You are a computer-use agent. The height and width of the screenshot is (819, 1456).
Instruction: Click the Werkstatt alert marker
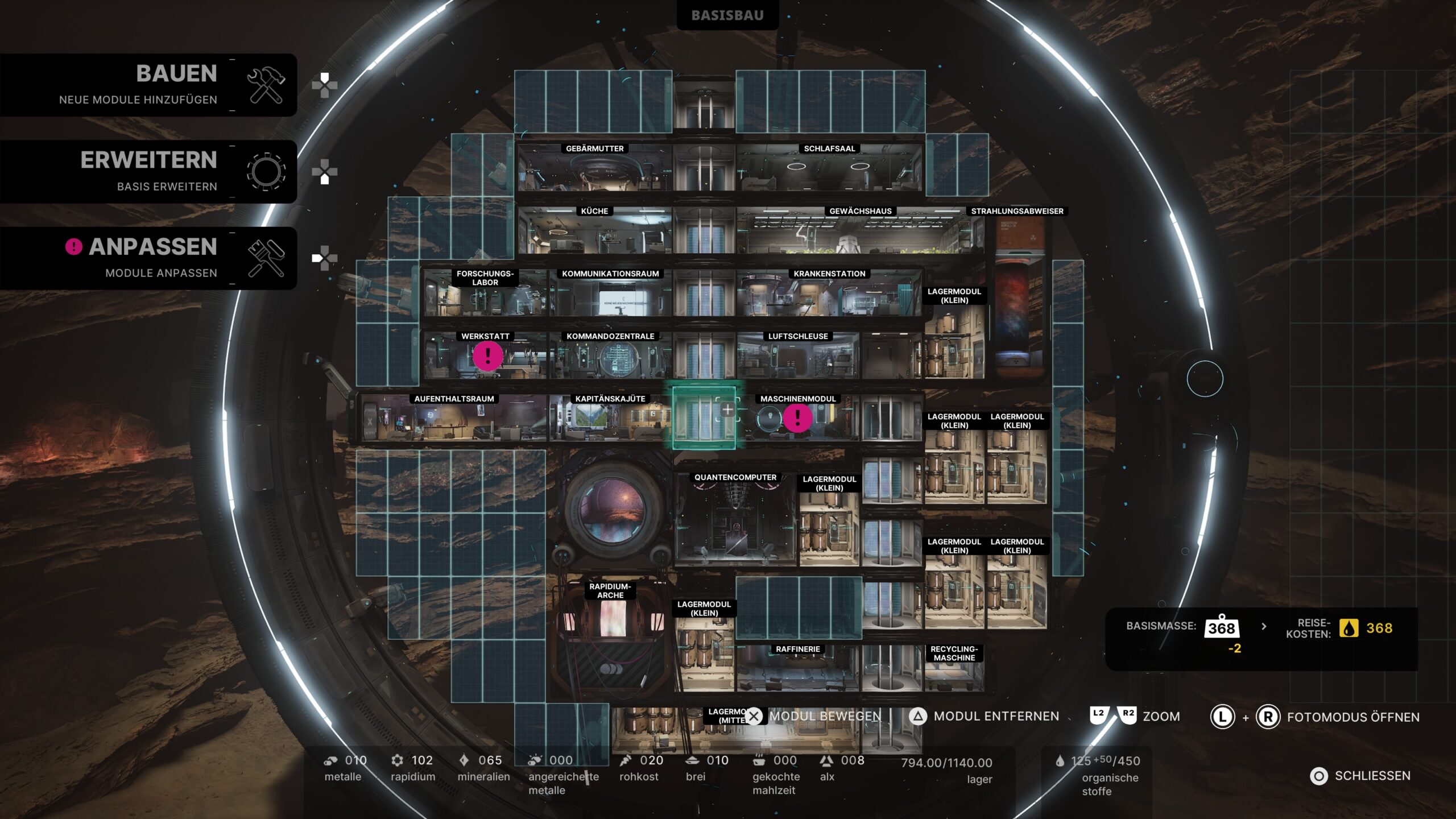click(487, 356)
